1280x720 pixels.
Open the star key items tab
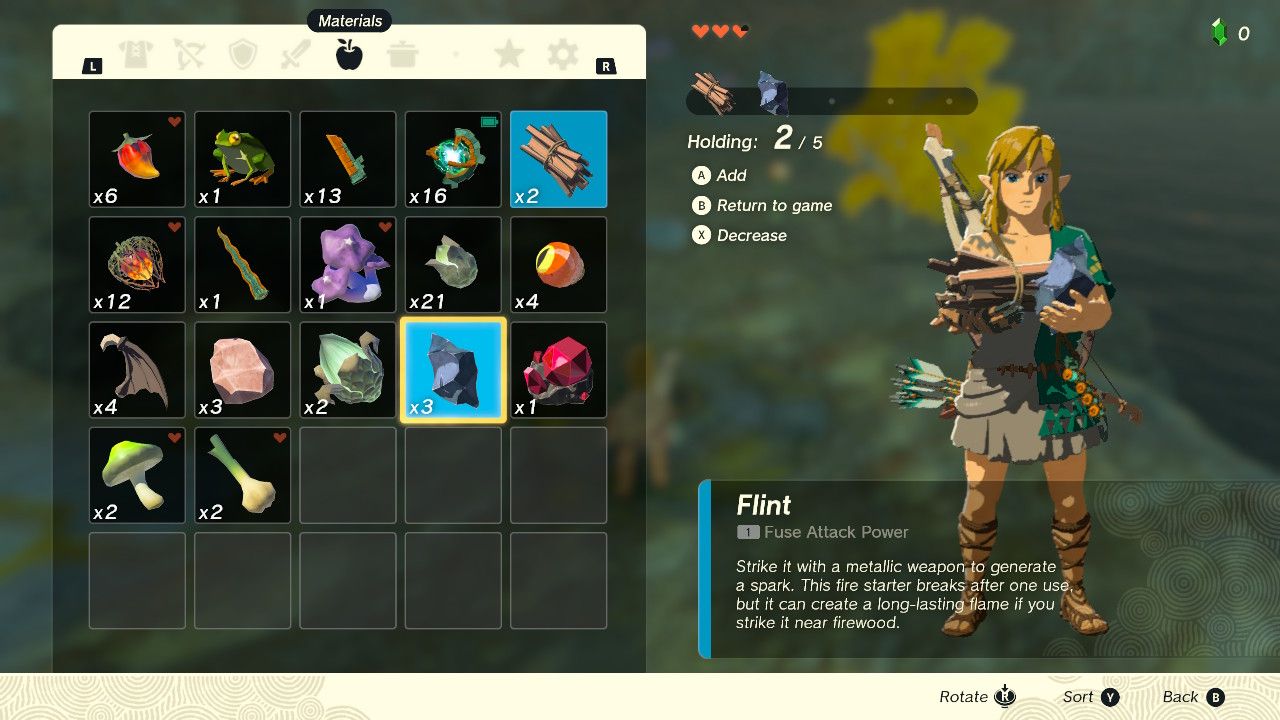coord(509,55)
